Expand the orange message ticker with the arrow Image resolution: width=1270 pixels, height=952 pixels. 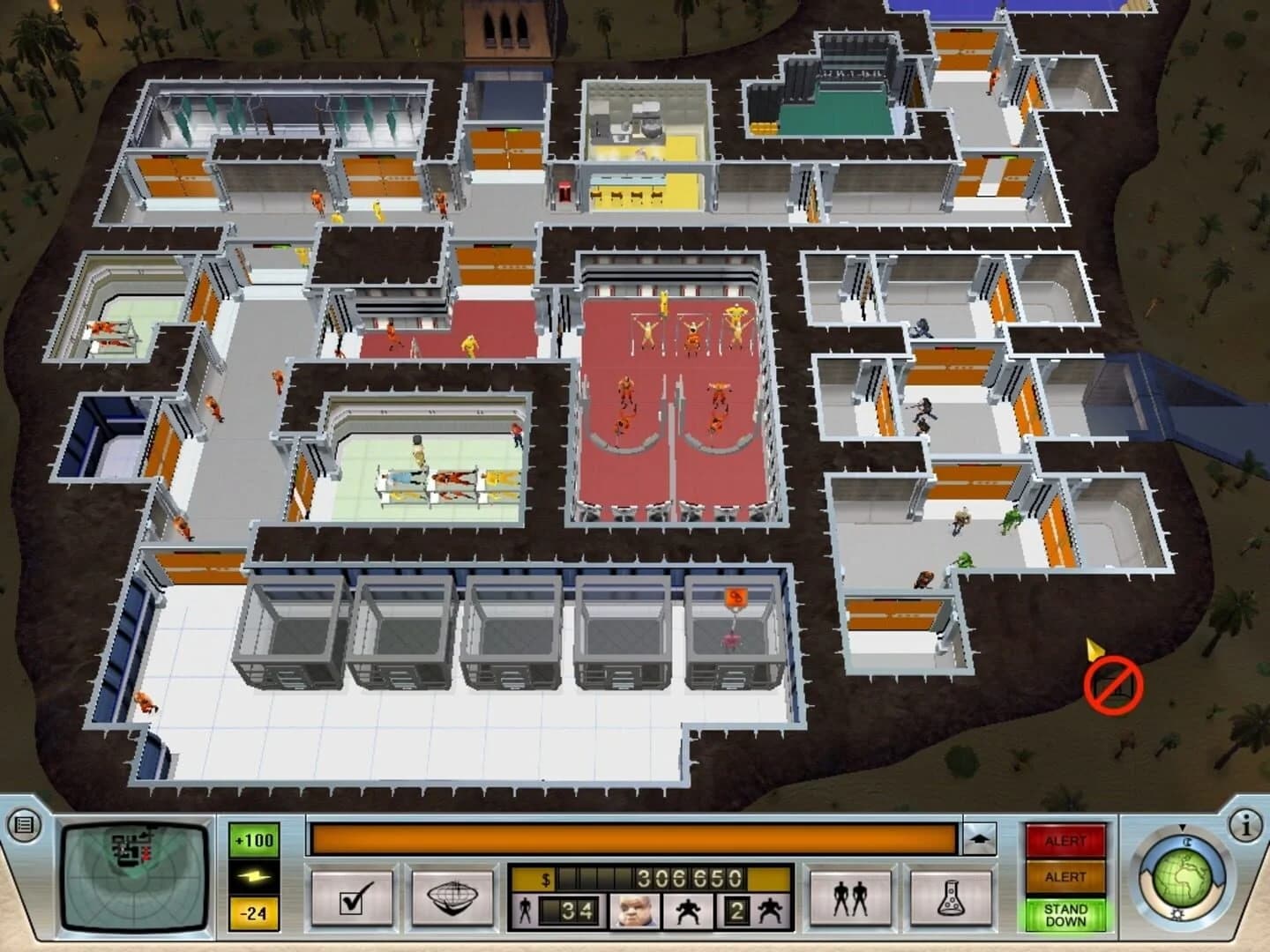(x=982, y=840)
